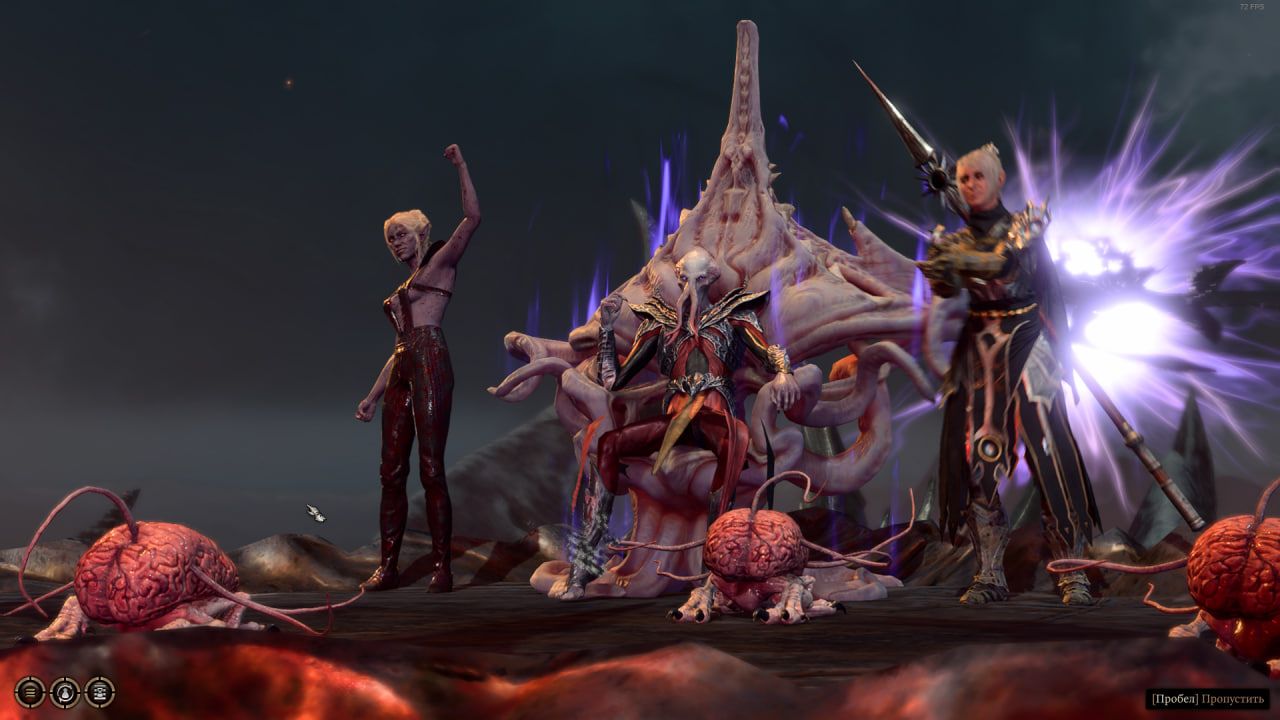This screenshot has width=1280, height=720.
Task: Click the character with circular arrows icon
Action: tap(65, 691)
